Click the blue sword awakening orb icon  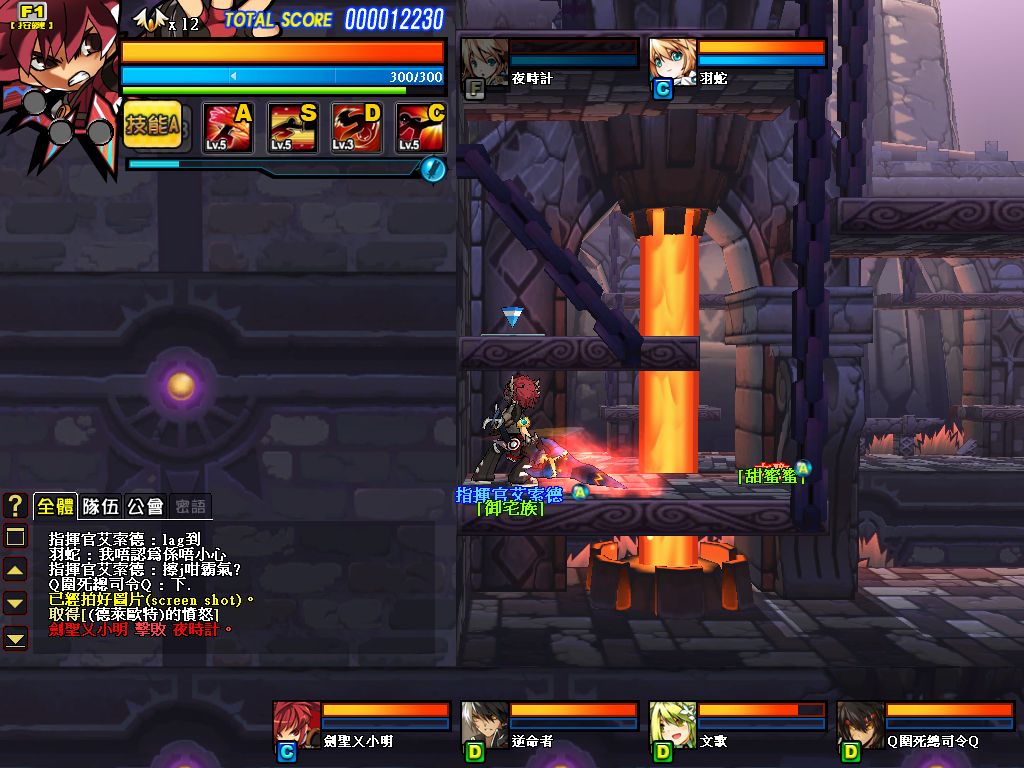coord(432,169)
